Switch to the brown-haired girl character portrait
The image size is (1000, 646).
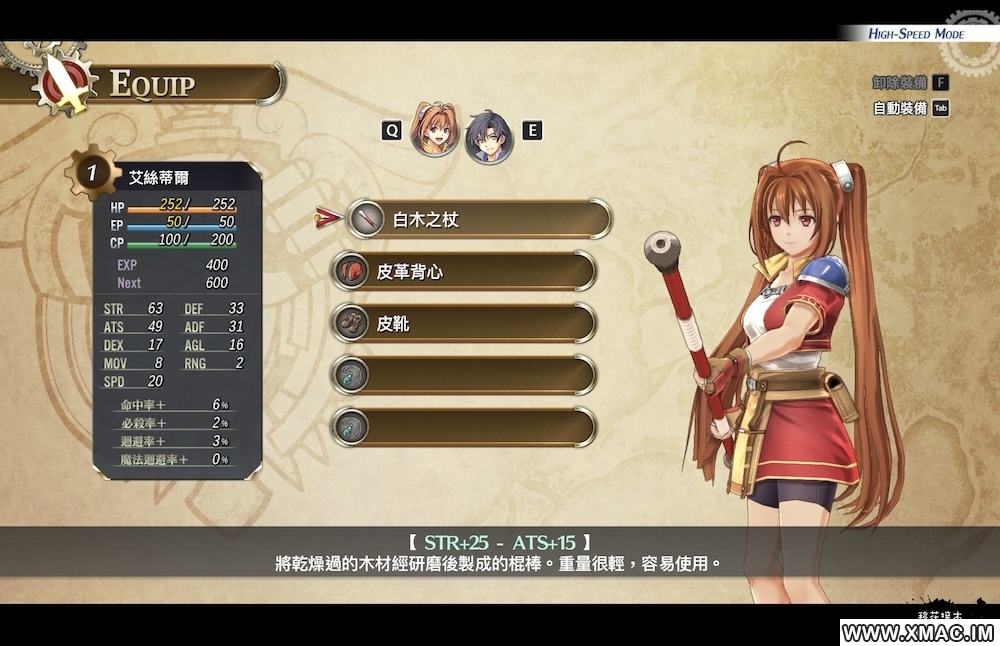point(435,131)
